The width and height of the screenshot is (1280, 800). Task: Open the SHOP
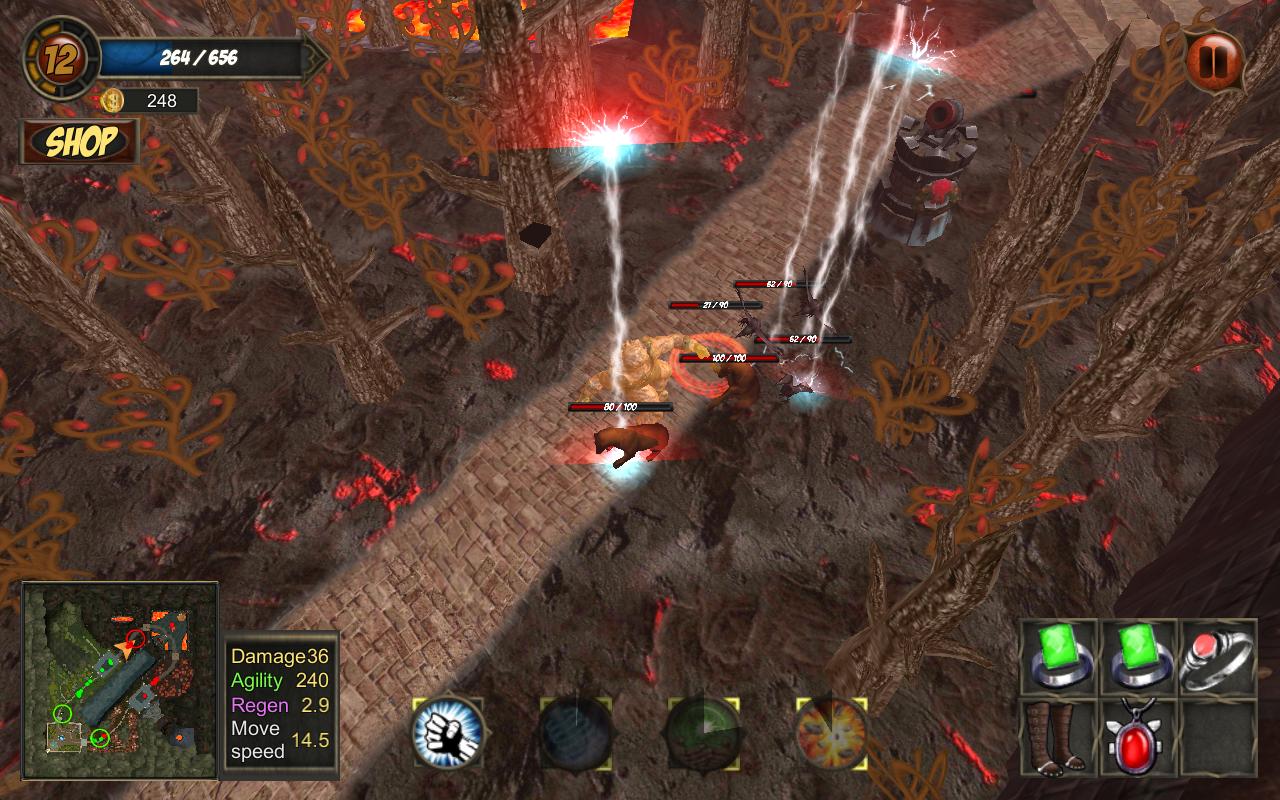80,142
